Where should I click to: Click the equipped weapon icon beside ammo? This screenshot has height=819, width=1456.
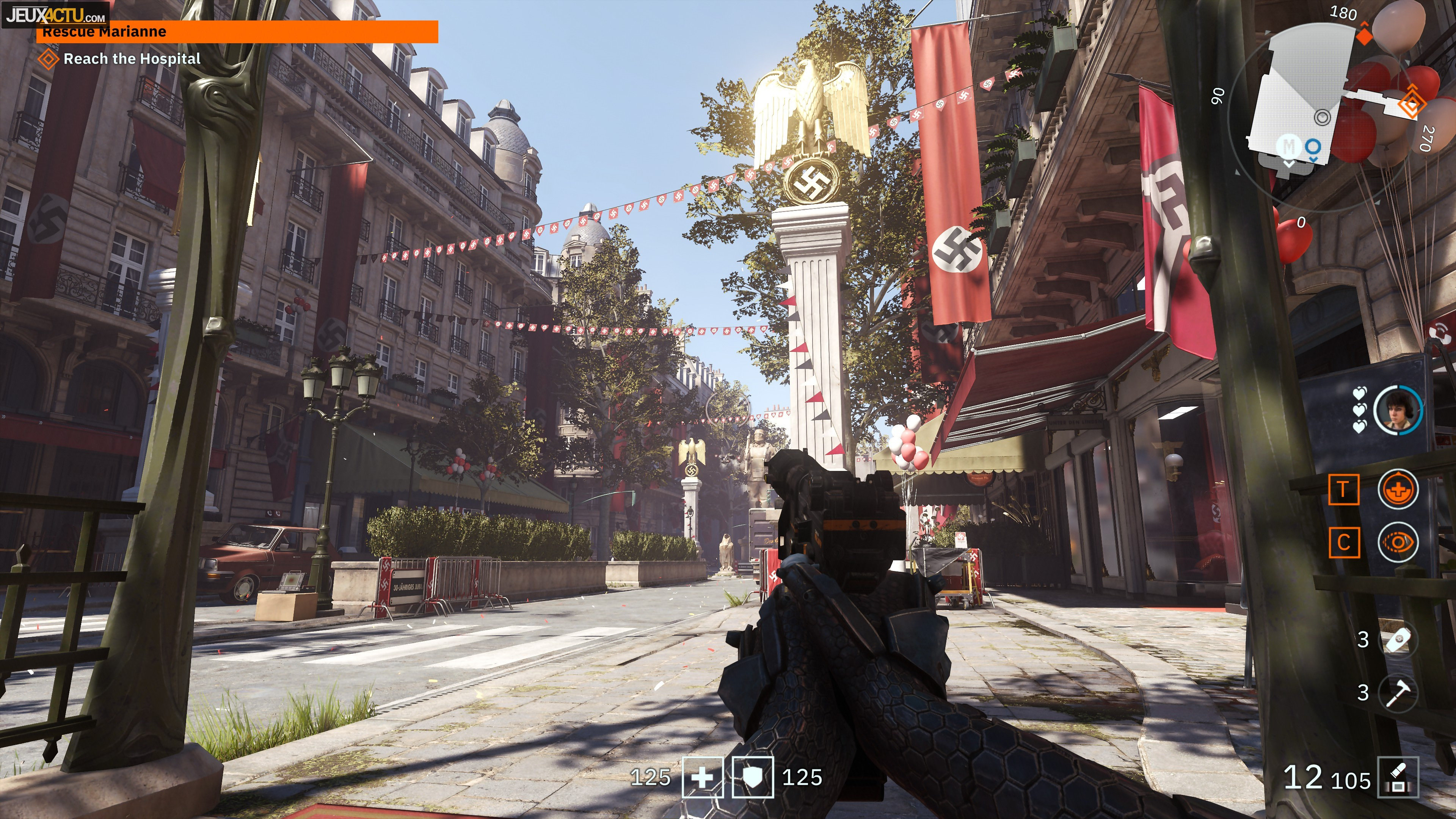click(1398, 778)
